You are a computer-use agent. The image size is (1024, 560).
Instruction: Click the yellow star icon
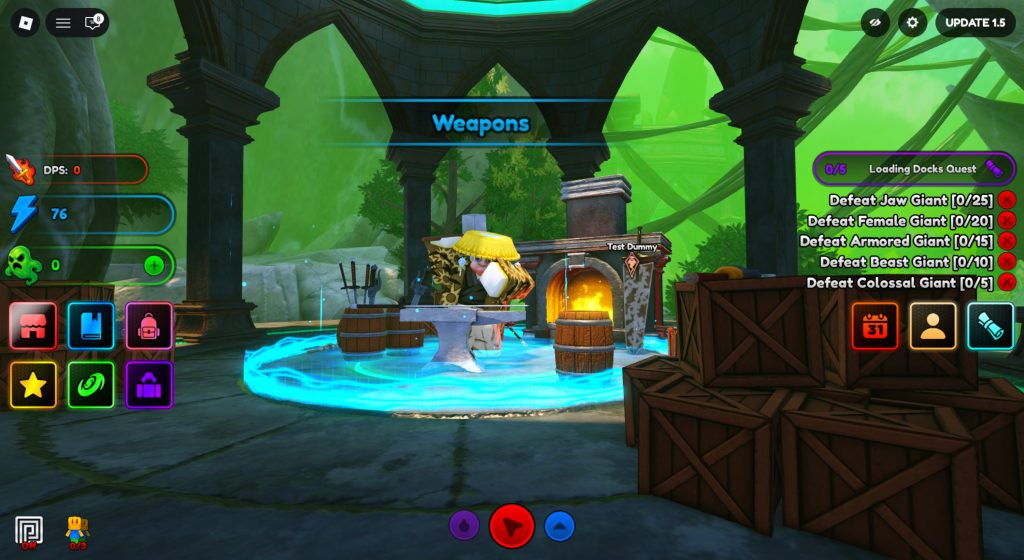33,384
